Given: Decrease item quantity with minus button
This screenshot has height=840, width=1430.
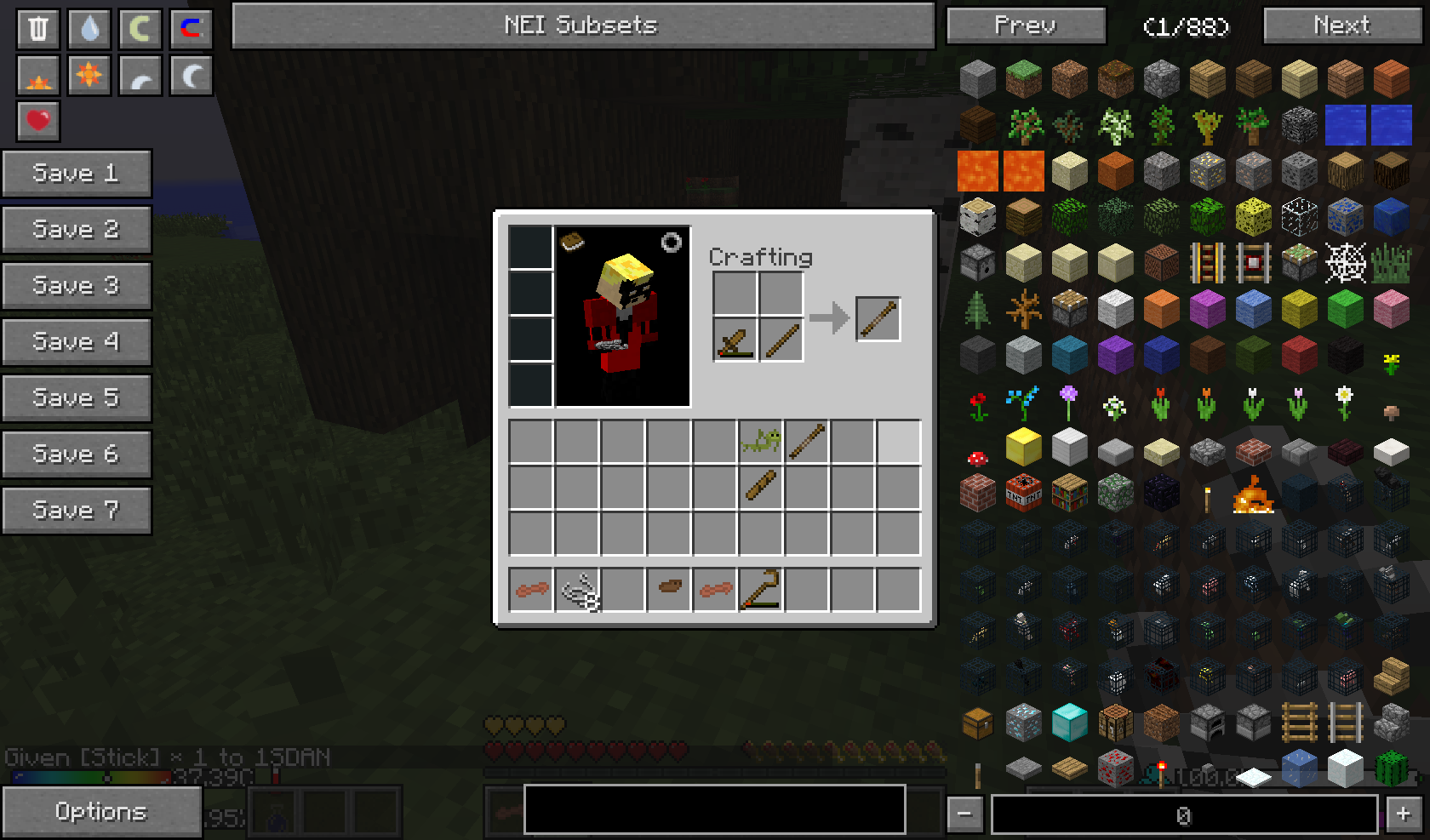Looking at the screenshot, I should click(x=964, y=814).
